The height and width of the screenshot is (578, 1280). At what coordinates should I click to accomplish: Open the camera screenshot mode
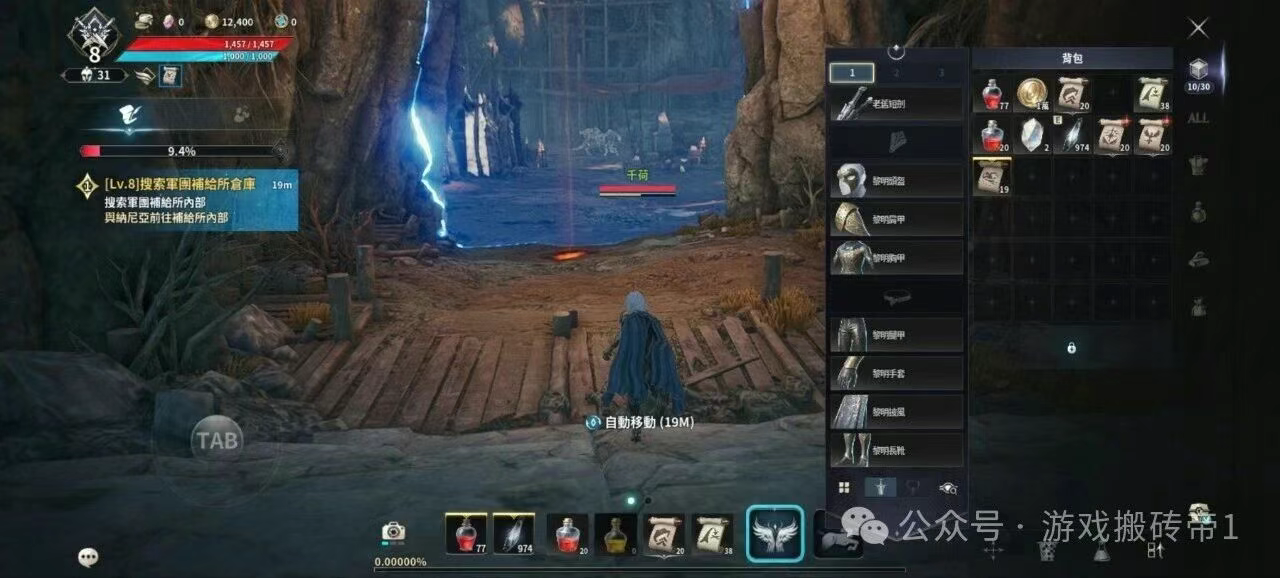(393, 532)
